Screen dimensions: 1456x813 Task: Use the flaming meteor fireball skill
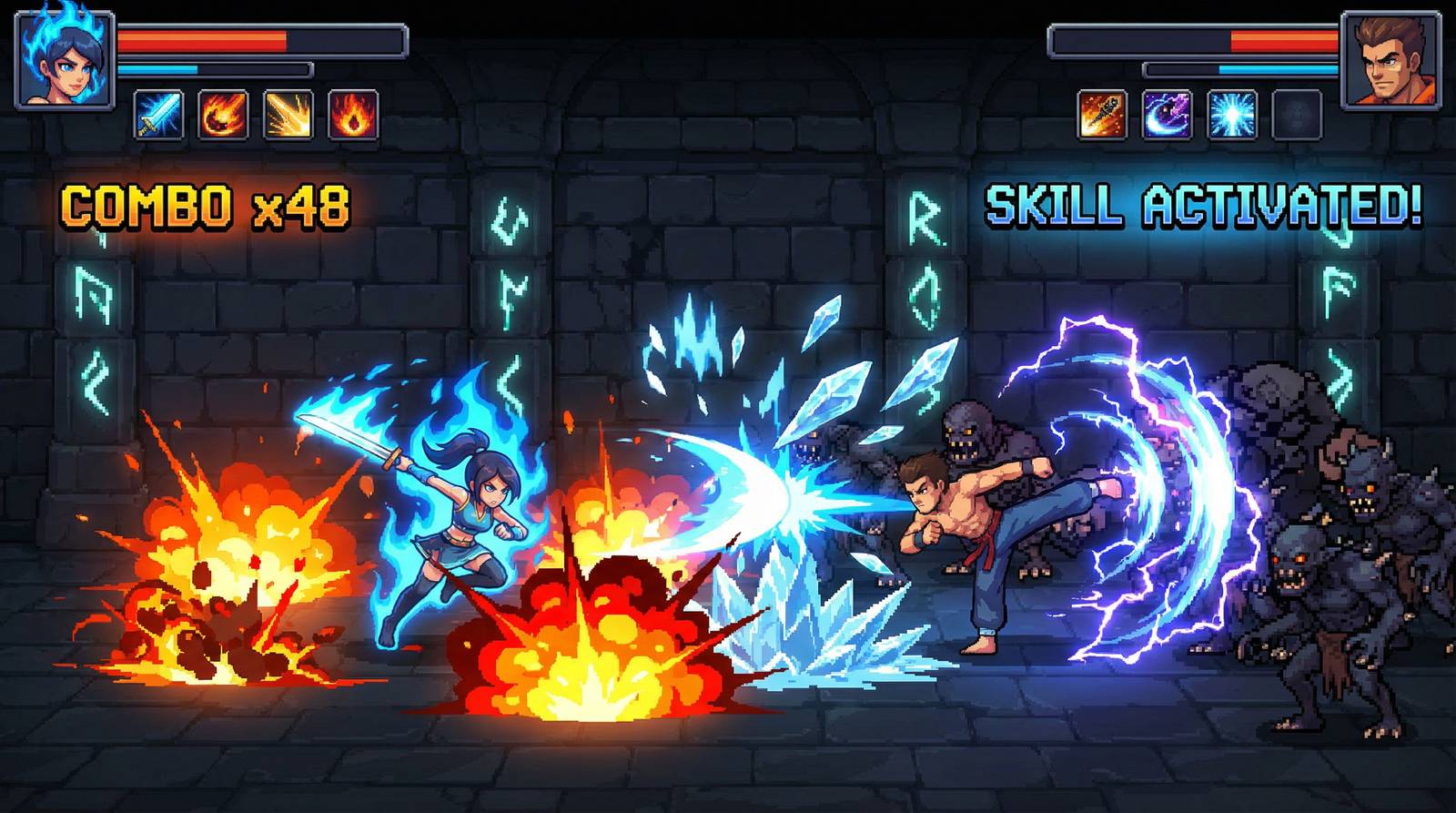224,115
